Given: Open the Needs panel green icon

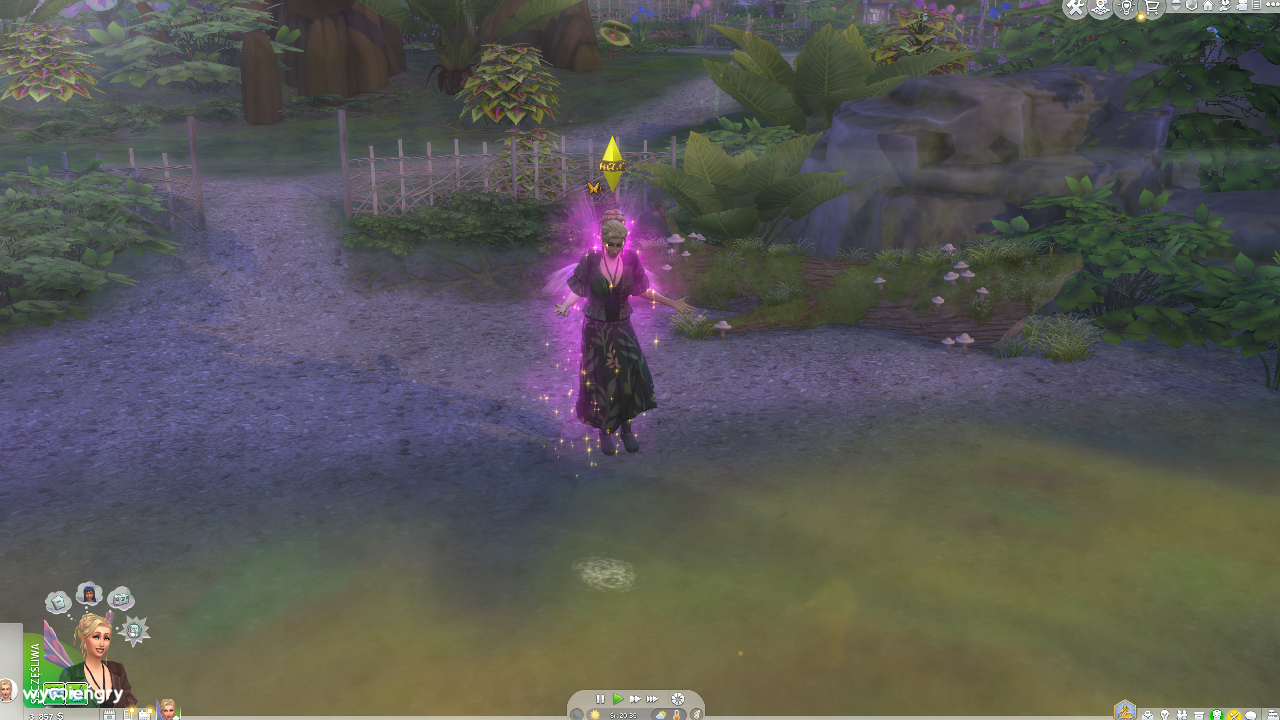Looking at the screenshot, I should pyautogui.click(x=1218, y=714).
